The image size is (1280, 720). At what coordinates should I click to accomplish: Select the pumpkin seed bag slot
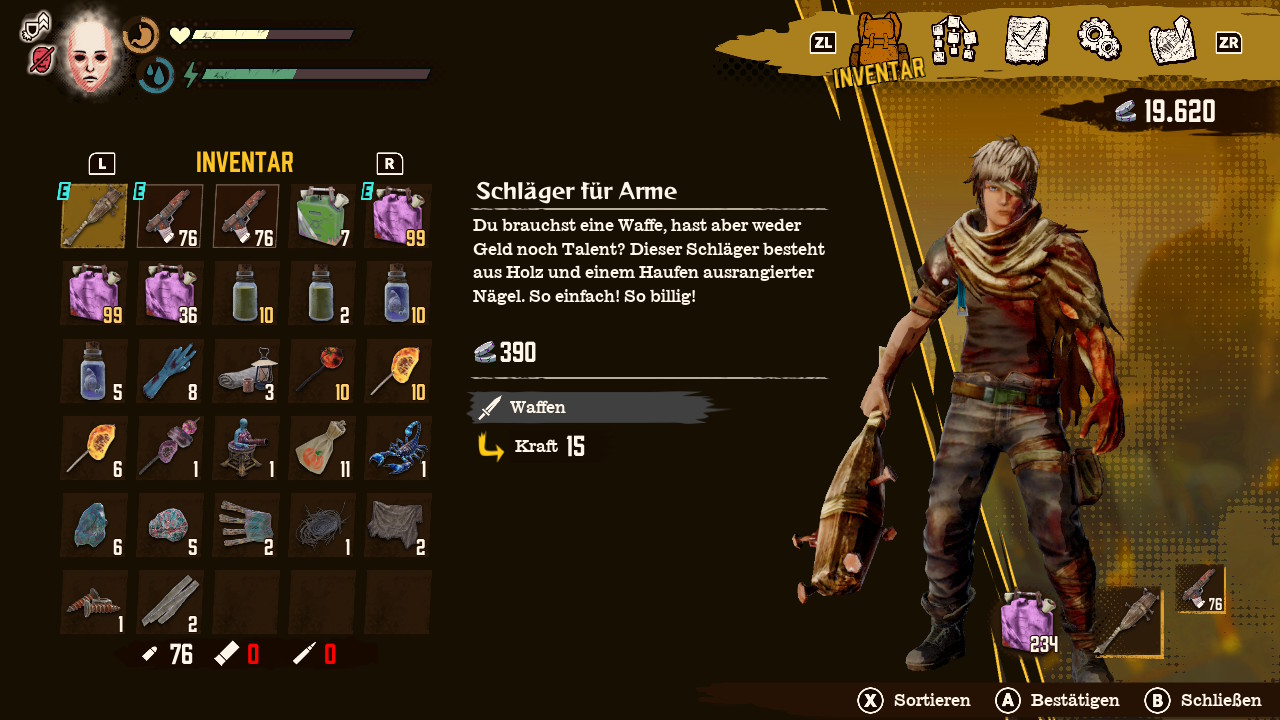click(x=322, y=448)
